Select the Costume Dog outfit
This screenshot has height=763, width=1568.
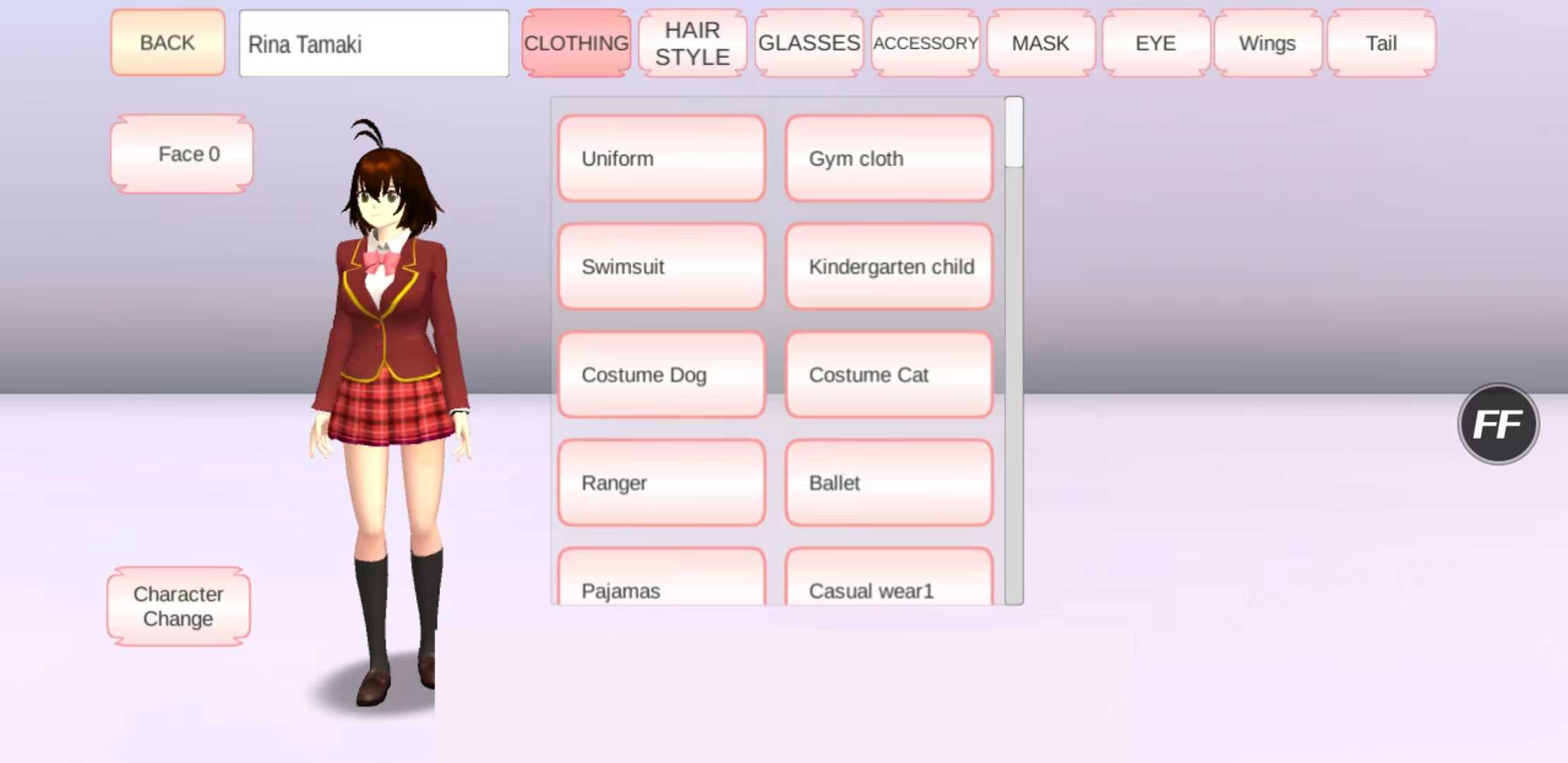[661, 375]
